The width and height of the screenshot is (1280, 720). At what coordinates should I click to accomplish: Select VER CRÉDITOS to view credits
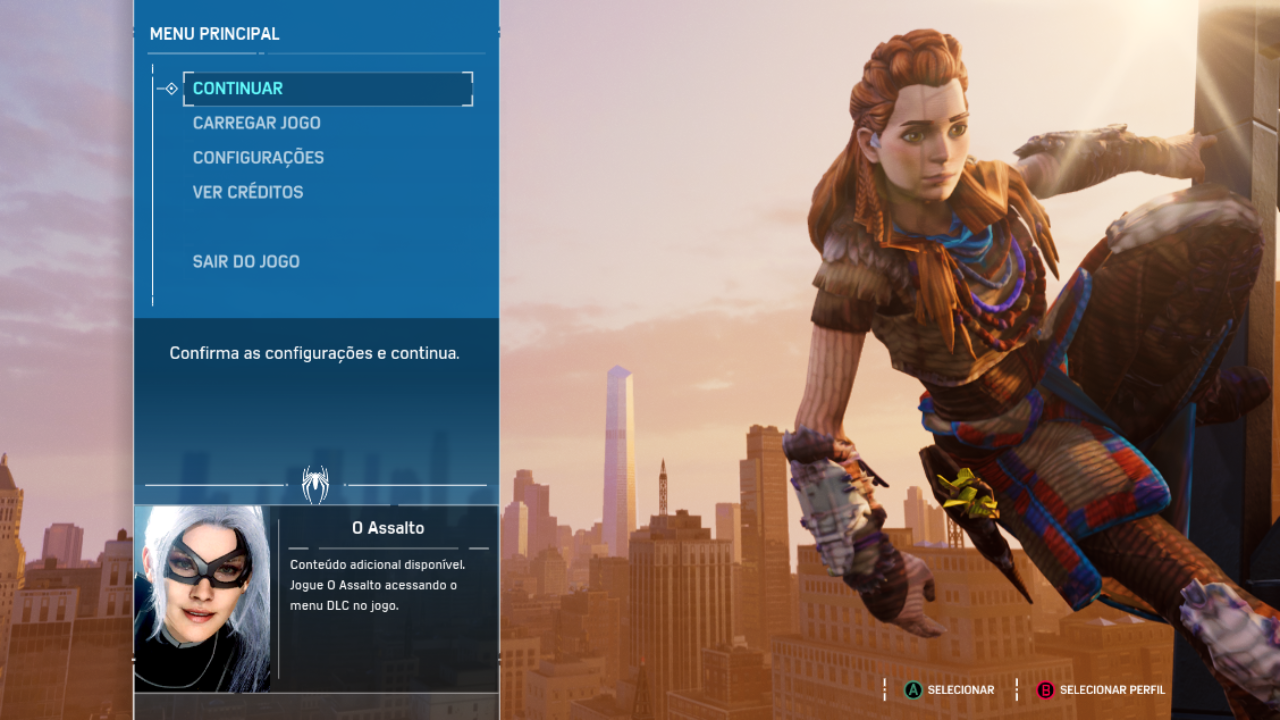click(247, 191)
